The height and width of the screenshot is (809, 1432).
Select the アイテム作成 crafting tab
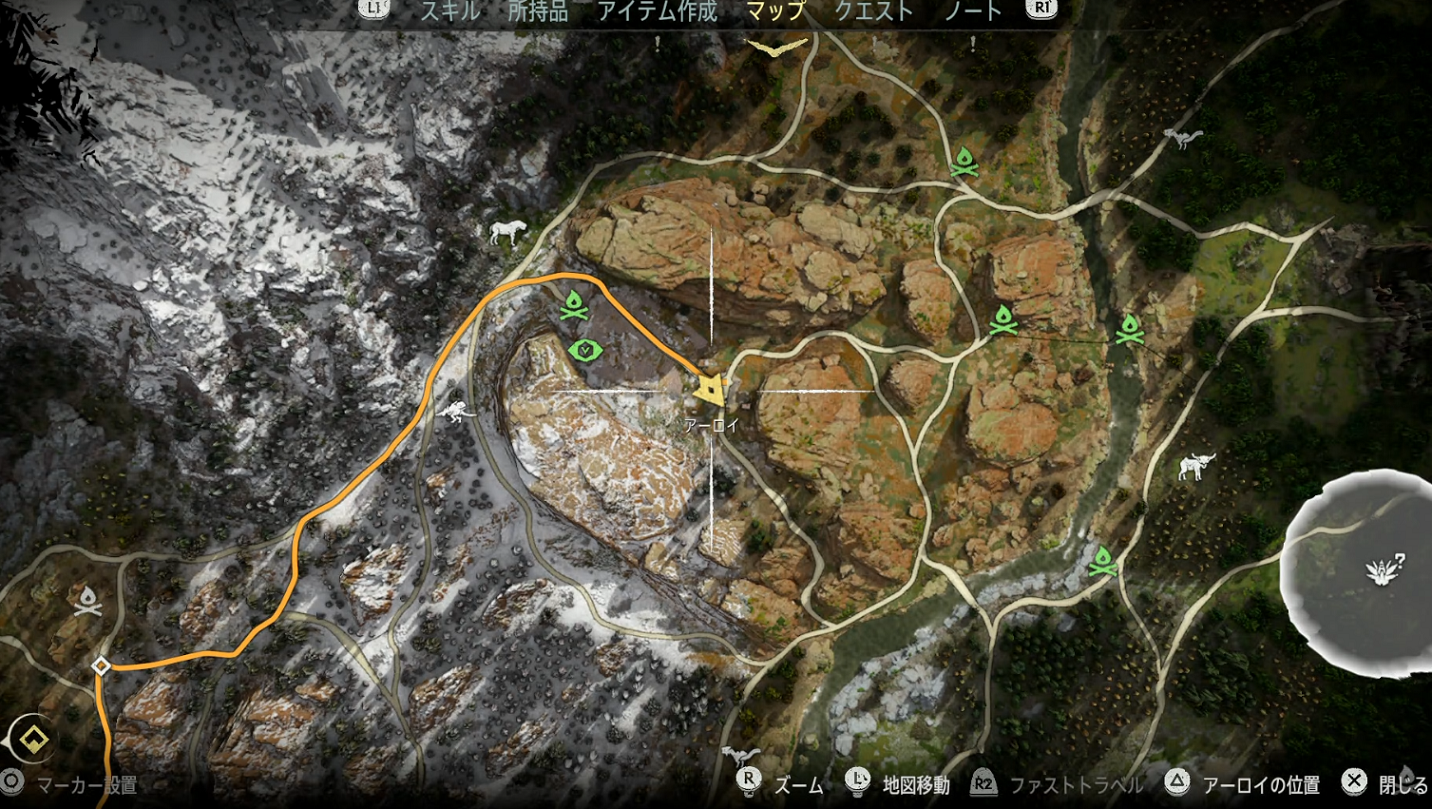pyautogui.click(x=656, y=11)
